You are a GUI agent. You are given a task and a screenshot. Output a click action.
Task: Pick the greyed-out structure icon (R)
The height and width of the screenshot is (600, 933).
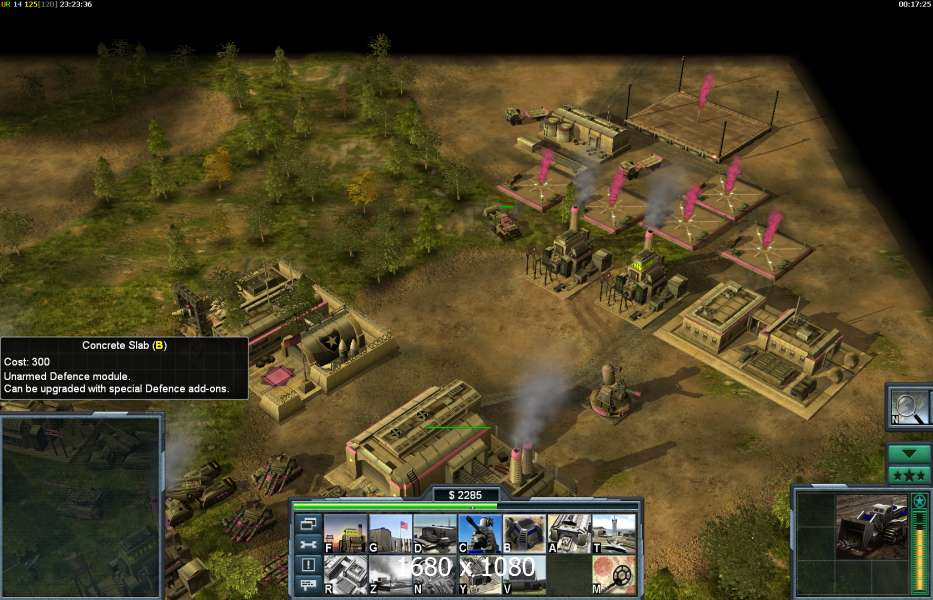344,575
